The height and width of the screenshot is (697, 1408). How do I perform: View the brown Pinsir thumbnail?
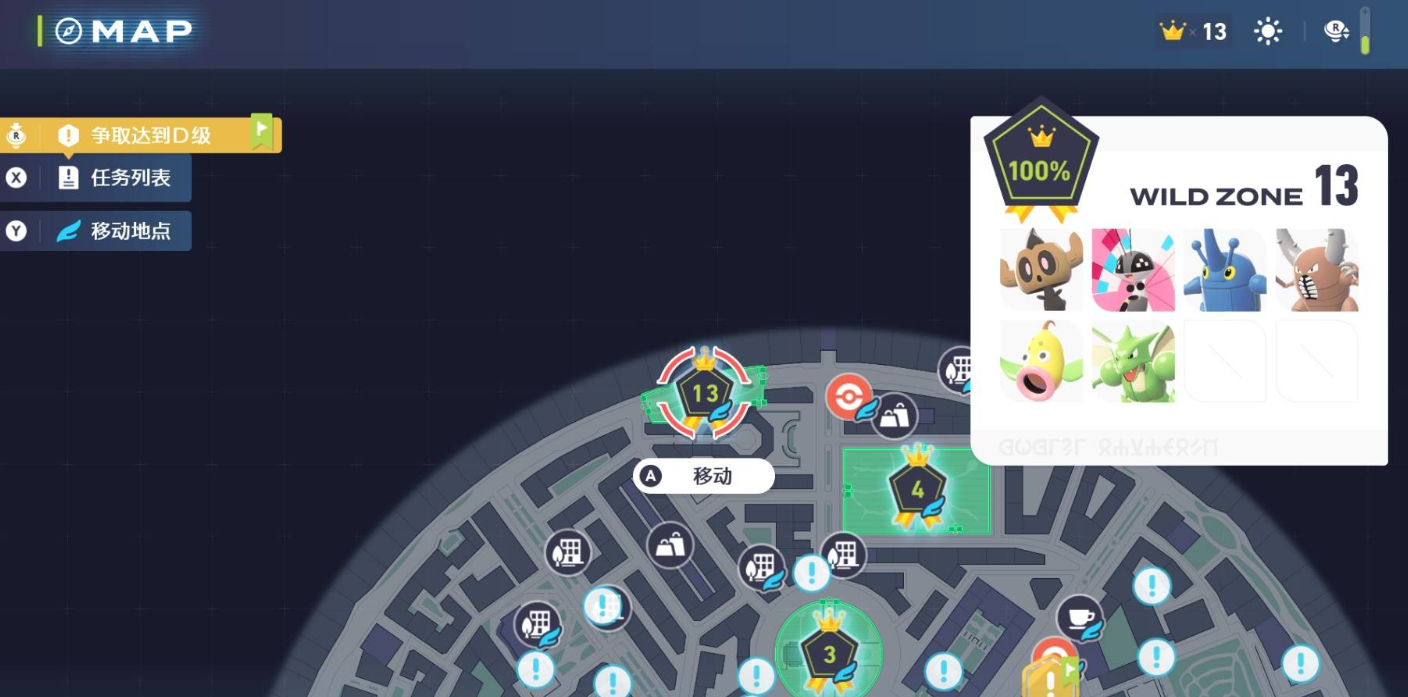coord(1317,270)
